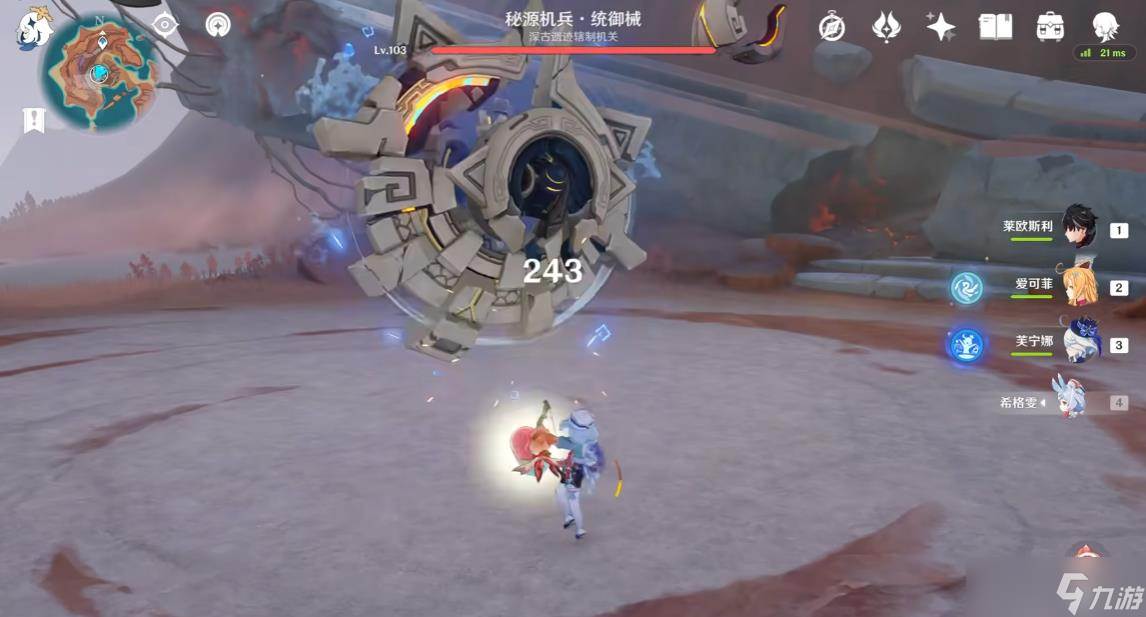Open the character head profile icon
Screen dimensions: 1146x617
point(1104,27)
